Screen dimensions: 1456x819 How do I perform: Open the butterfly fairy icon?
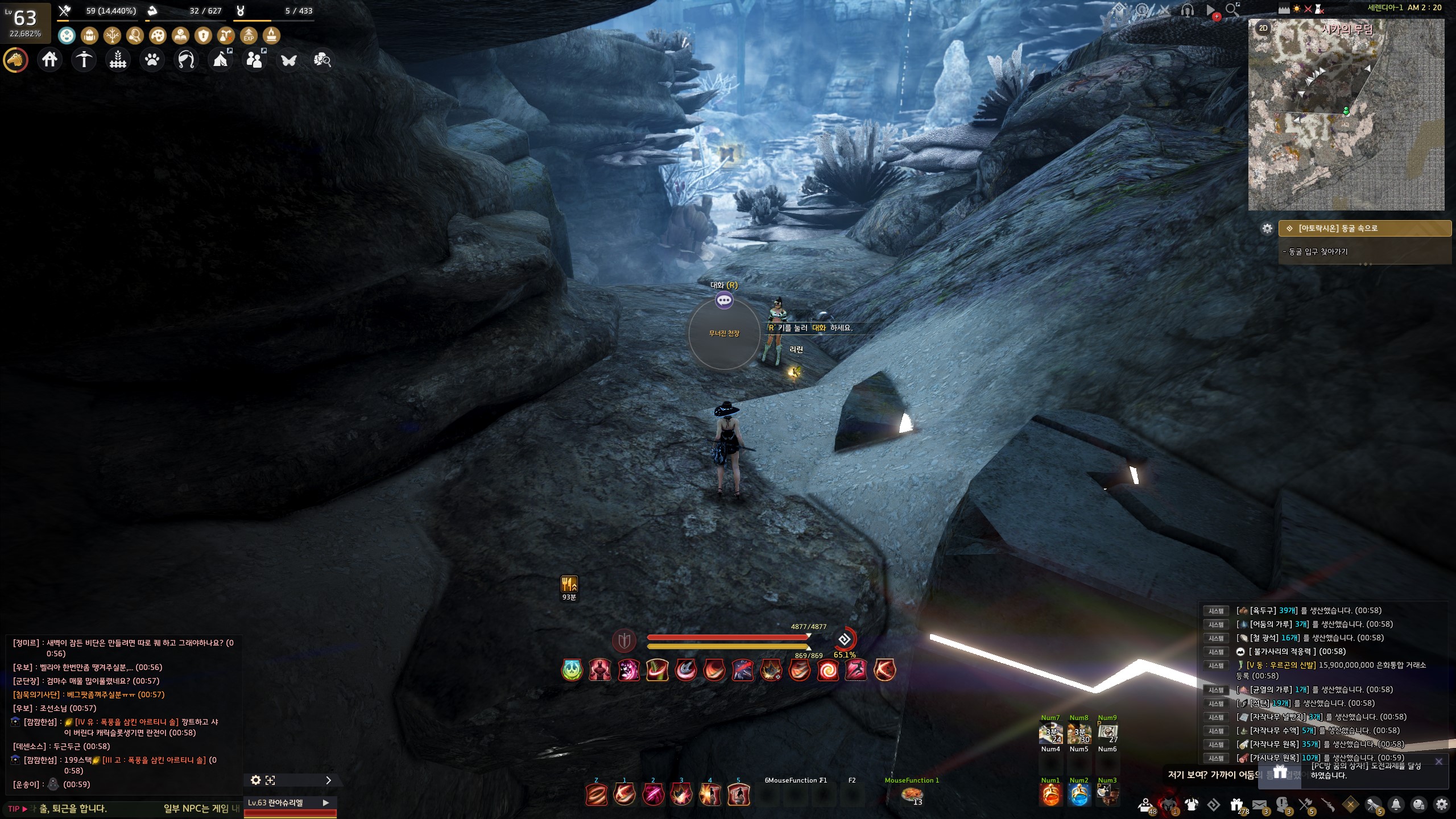click(x=288, y=59)
